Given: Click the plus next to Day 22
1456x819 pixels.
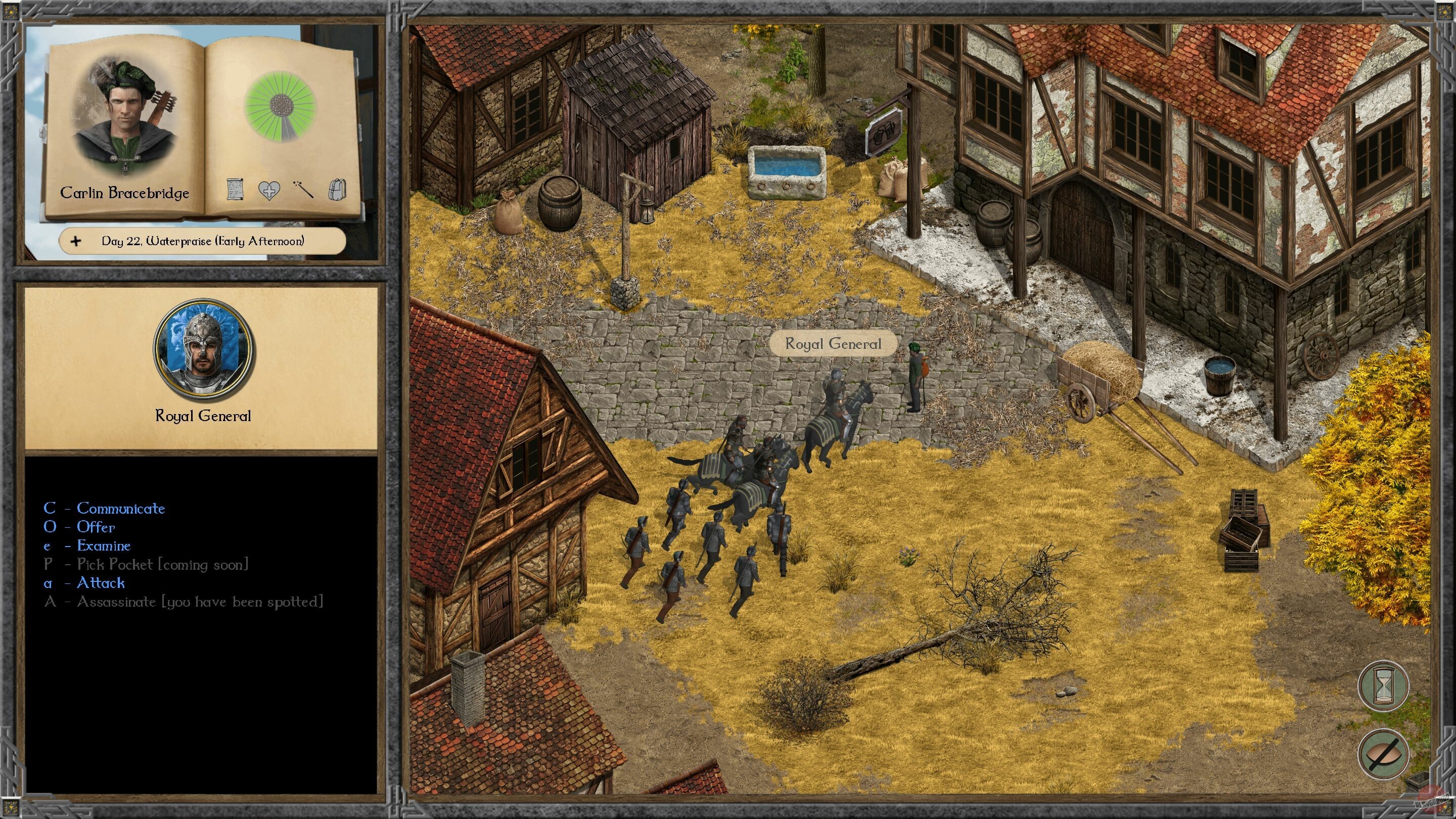Looking at the screenshot, I should click(75, 241).
